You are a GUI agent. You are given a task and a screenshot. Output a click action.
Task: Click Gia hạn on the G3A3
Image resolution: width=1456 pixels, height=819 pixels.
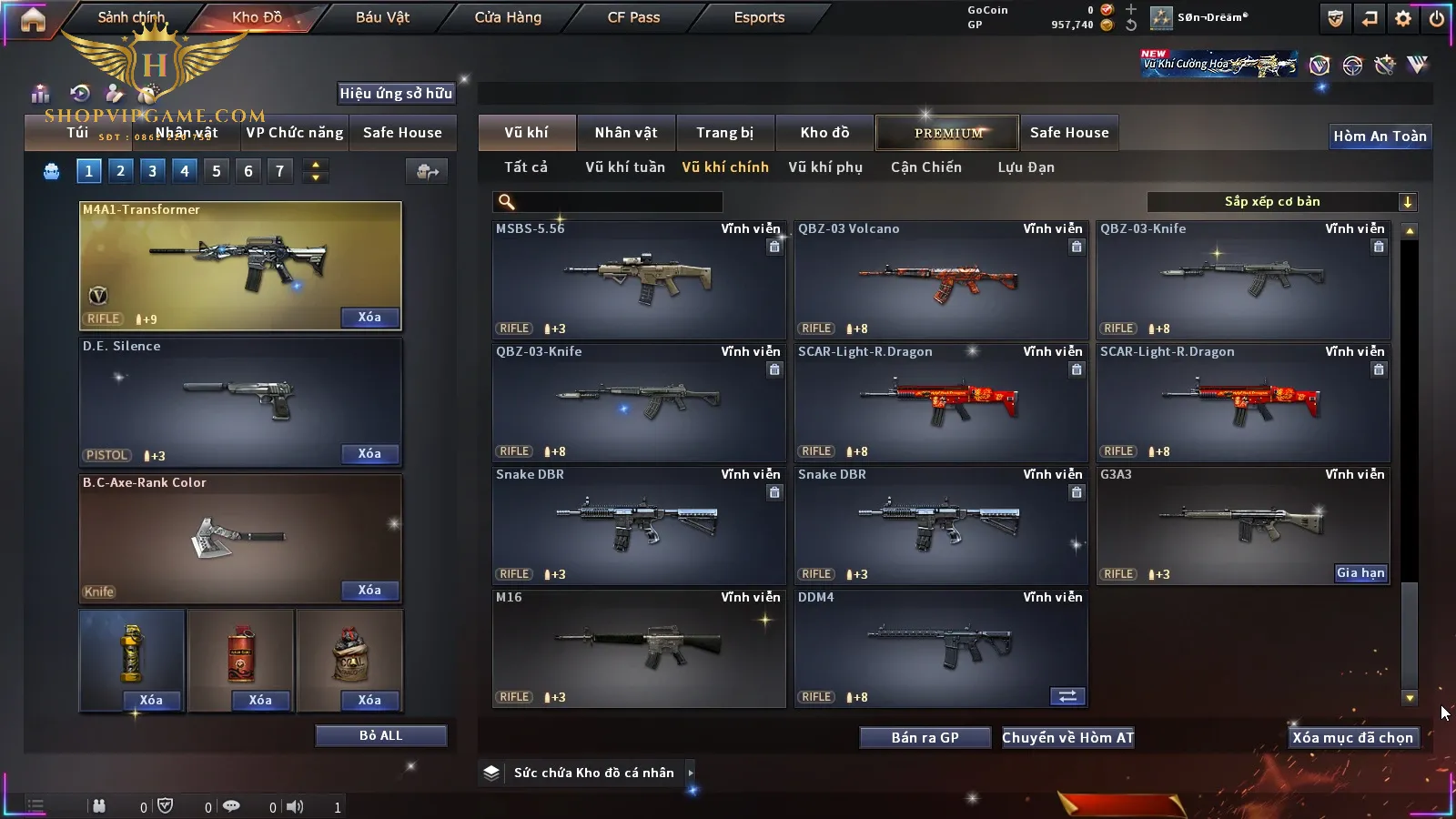pos(1360,573)
